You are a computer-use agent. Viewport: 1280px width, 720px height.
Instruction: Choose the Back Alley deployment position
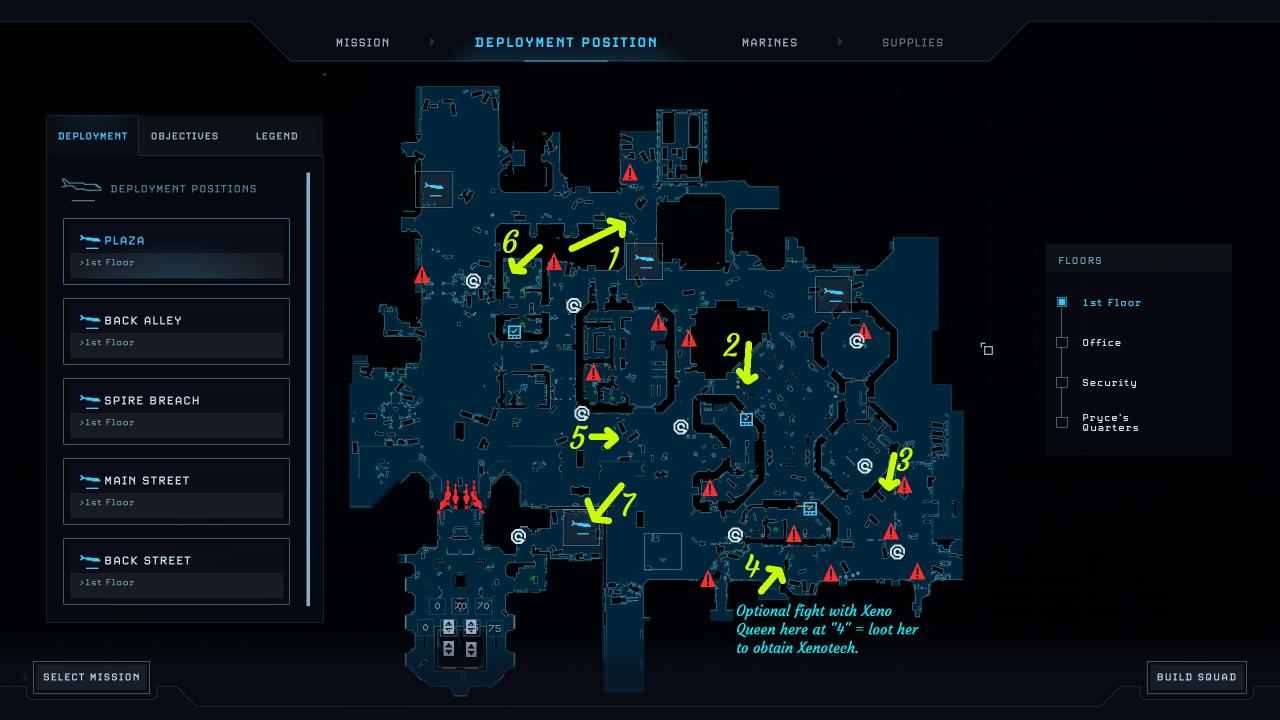176,330
